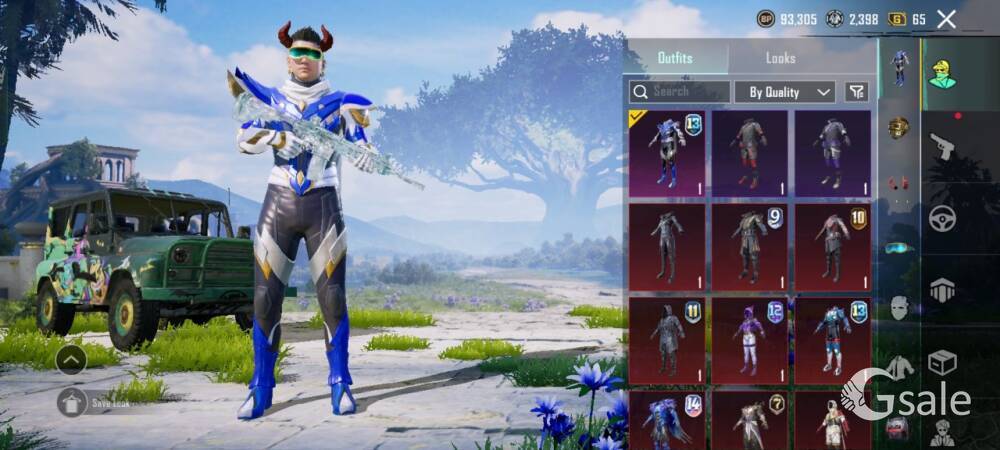Switch to the Looks tab
1000x450 pixels.
[x=780, y=58]
